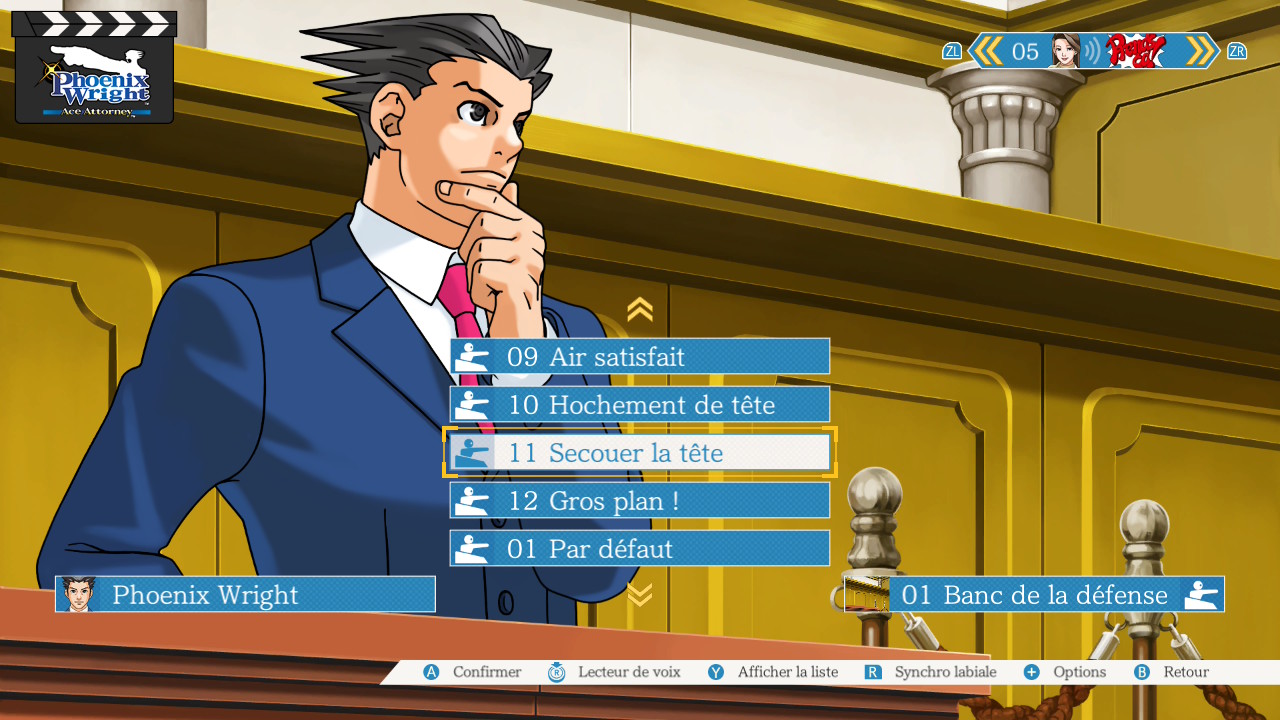1280x720 pixels.
Task: Toggle Synchro labiale
Action: pos(932,672)
